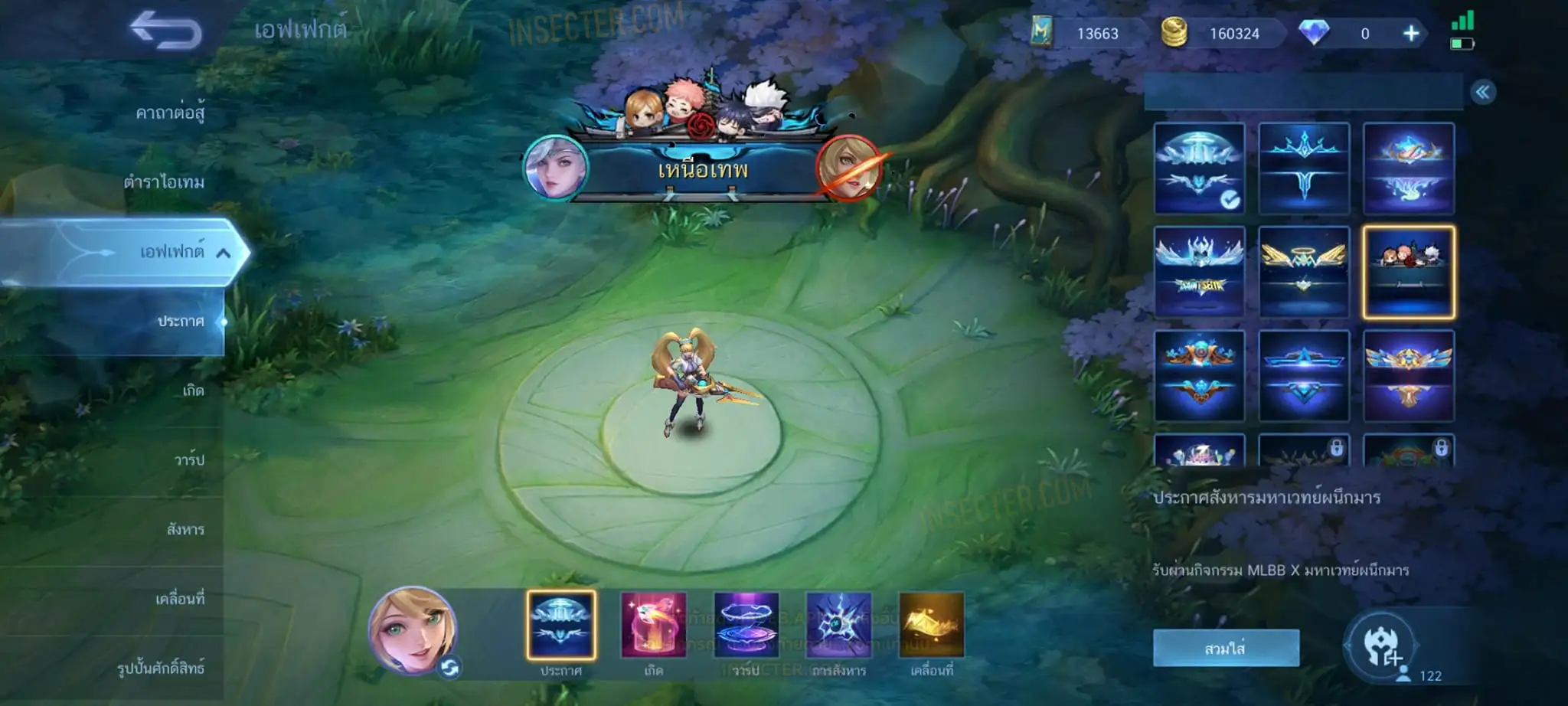Collapse the เอฟเฟกต์ menu section

(223, 253)
